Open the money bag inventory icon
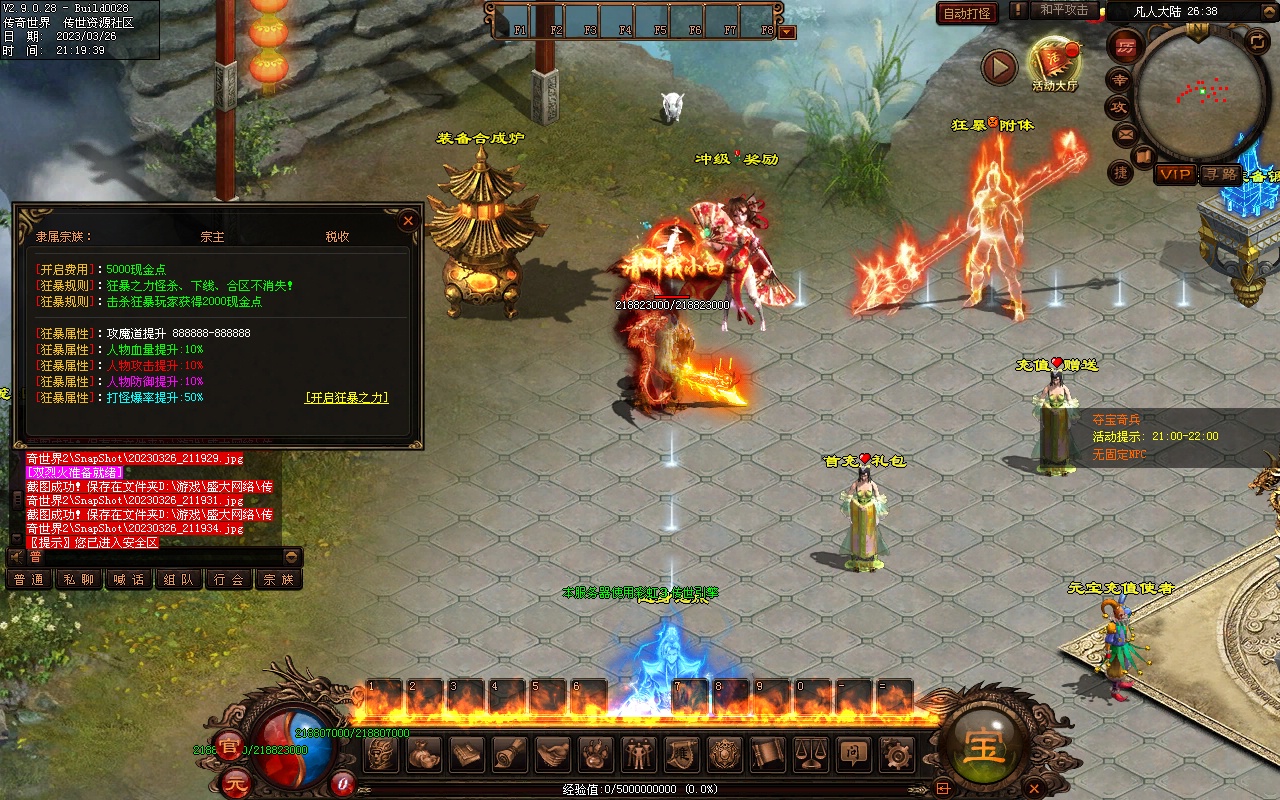1280x800 pixels. pos(425,753)
